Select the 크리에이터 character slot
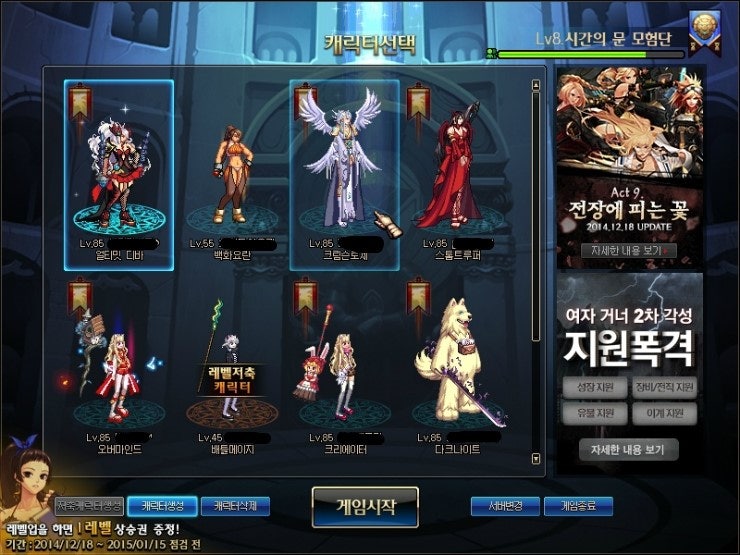 (x=342, y=365)
